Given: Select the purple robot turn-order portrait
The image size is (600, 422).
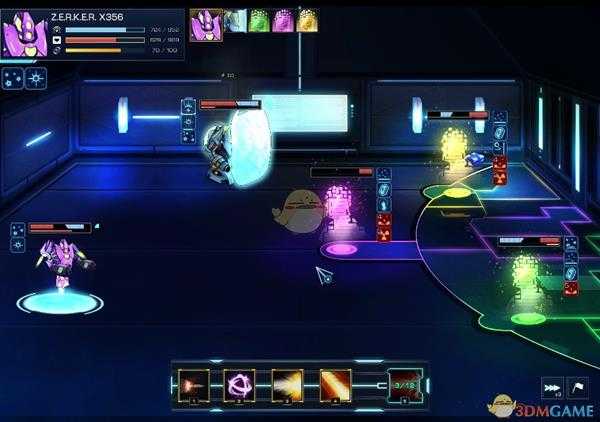Looking at the screenshot, I should coord(207,20).
